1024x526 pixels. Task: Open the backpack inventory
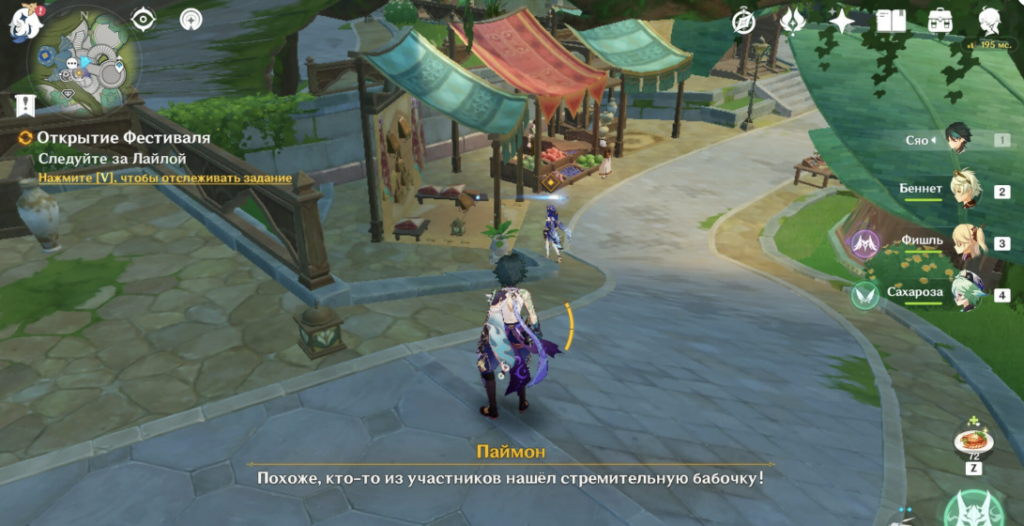[940, 21]
